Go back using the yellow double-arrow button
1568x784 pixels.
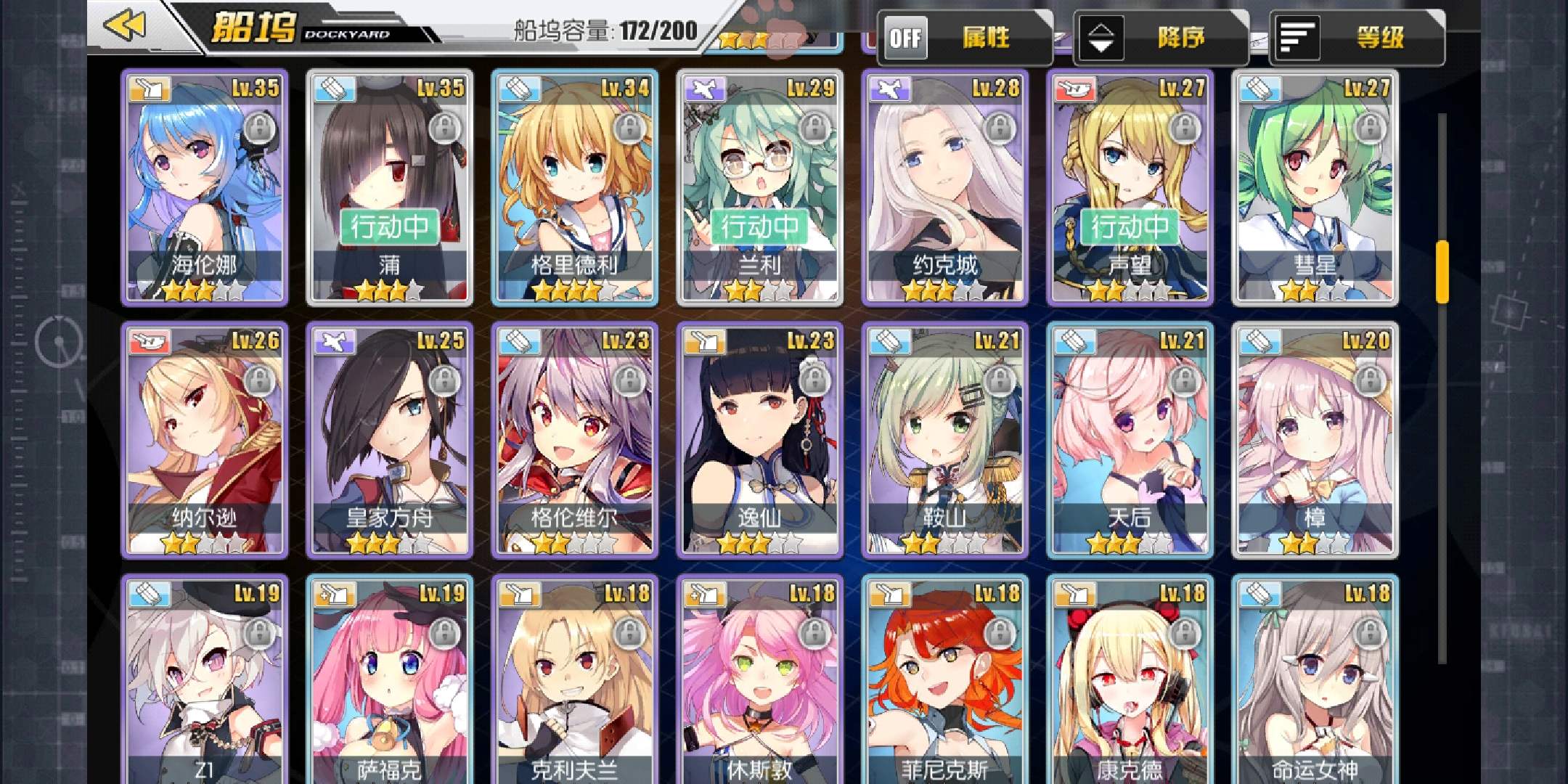126,27
